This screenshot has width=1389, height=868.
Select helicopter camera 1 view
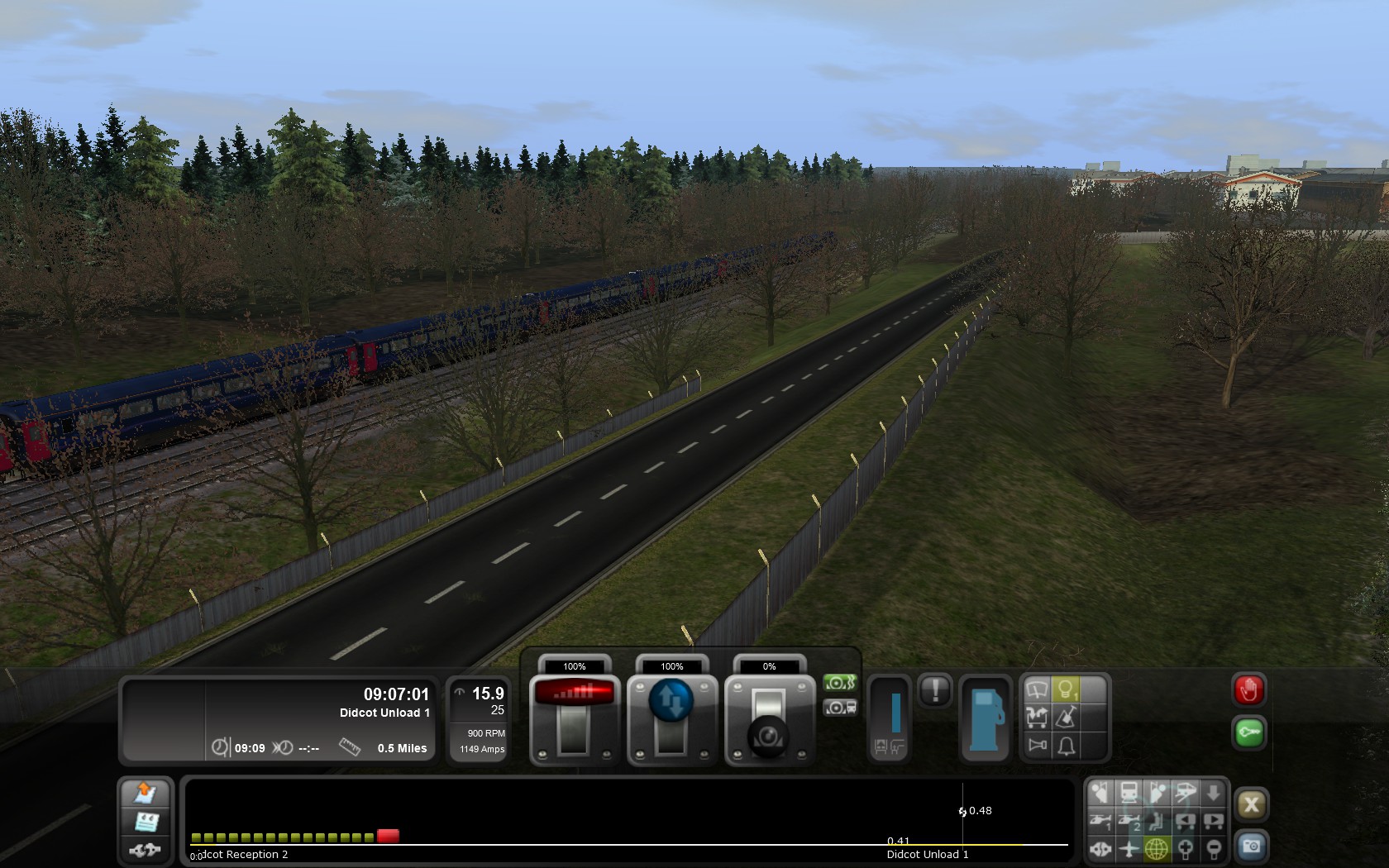[x=1100, y=821]
